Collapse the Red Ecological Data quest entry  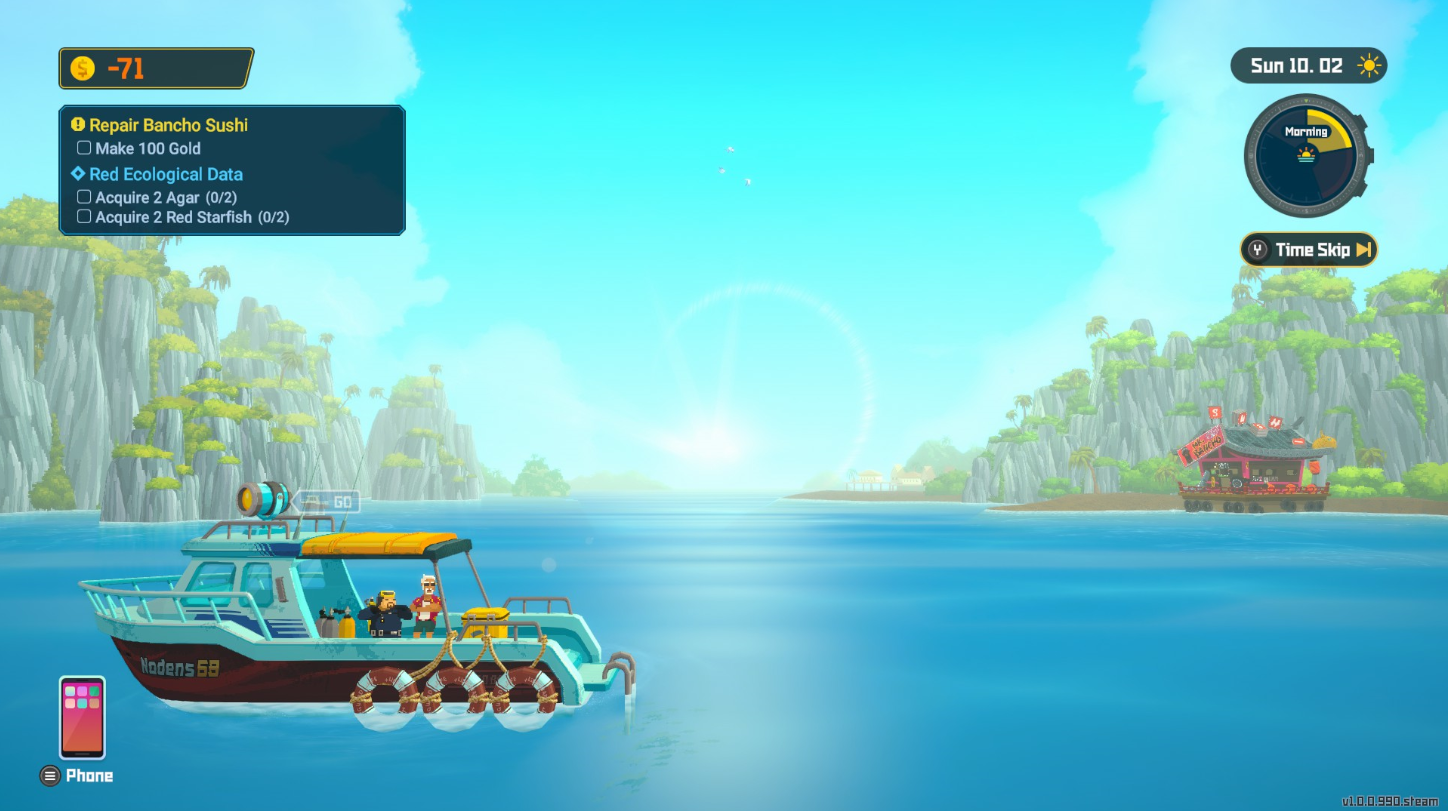pos(166,174)
